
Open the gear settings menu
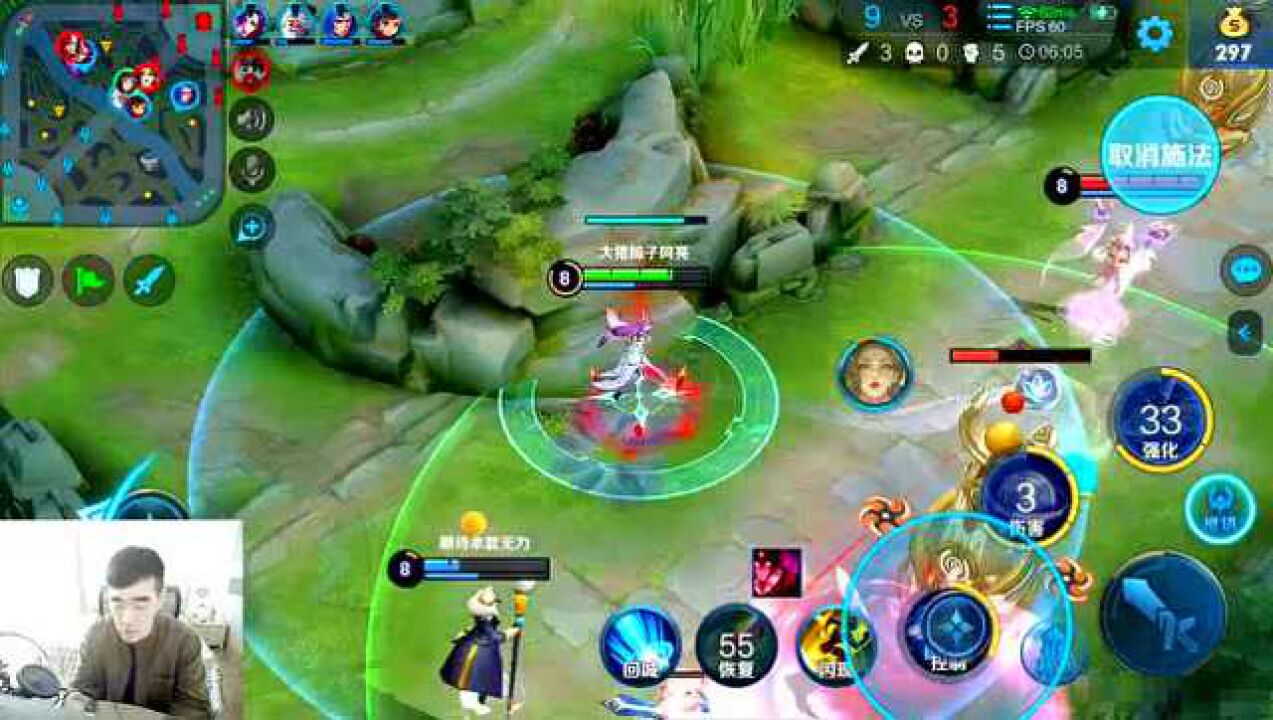click(x=1154, y=34)
